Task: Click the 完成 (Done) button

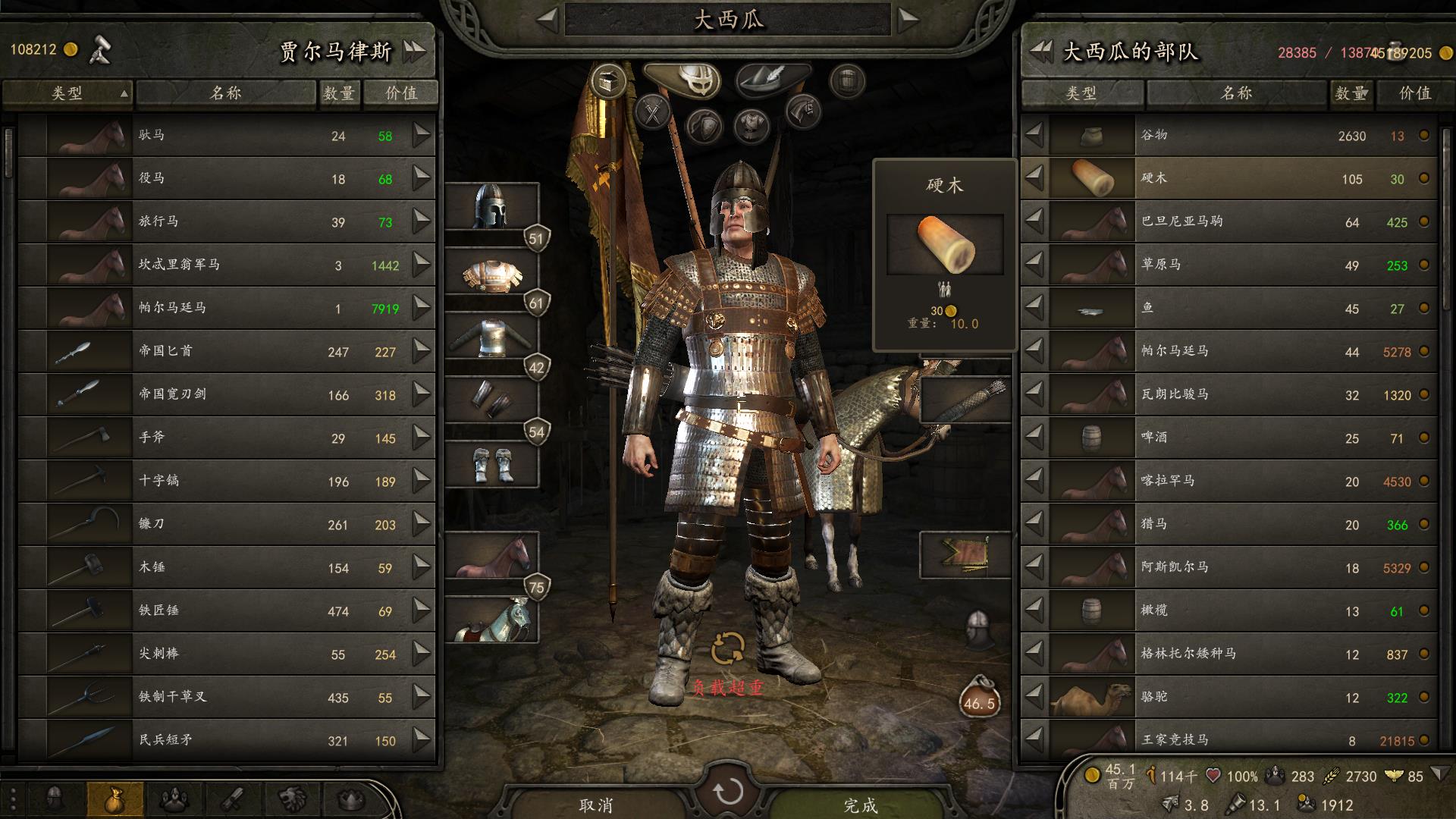Action: pyautogui.click(x=860, y=804)
